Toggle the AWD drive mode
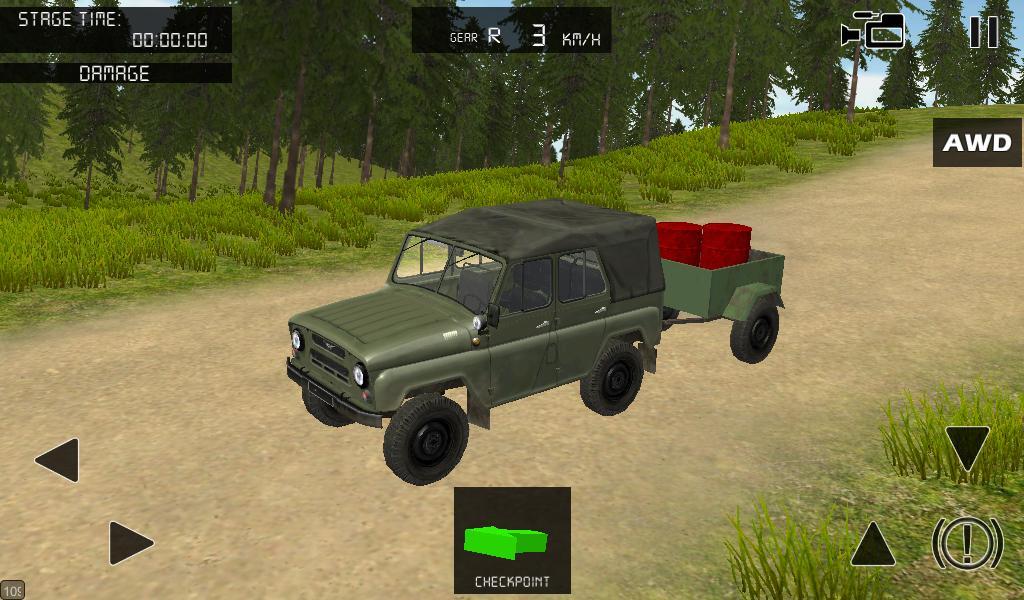Screen dimensions: 1024x600 977,143
